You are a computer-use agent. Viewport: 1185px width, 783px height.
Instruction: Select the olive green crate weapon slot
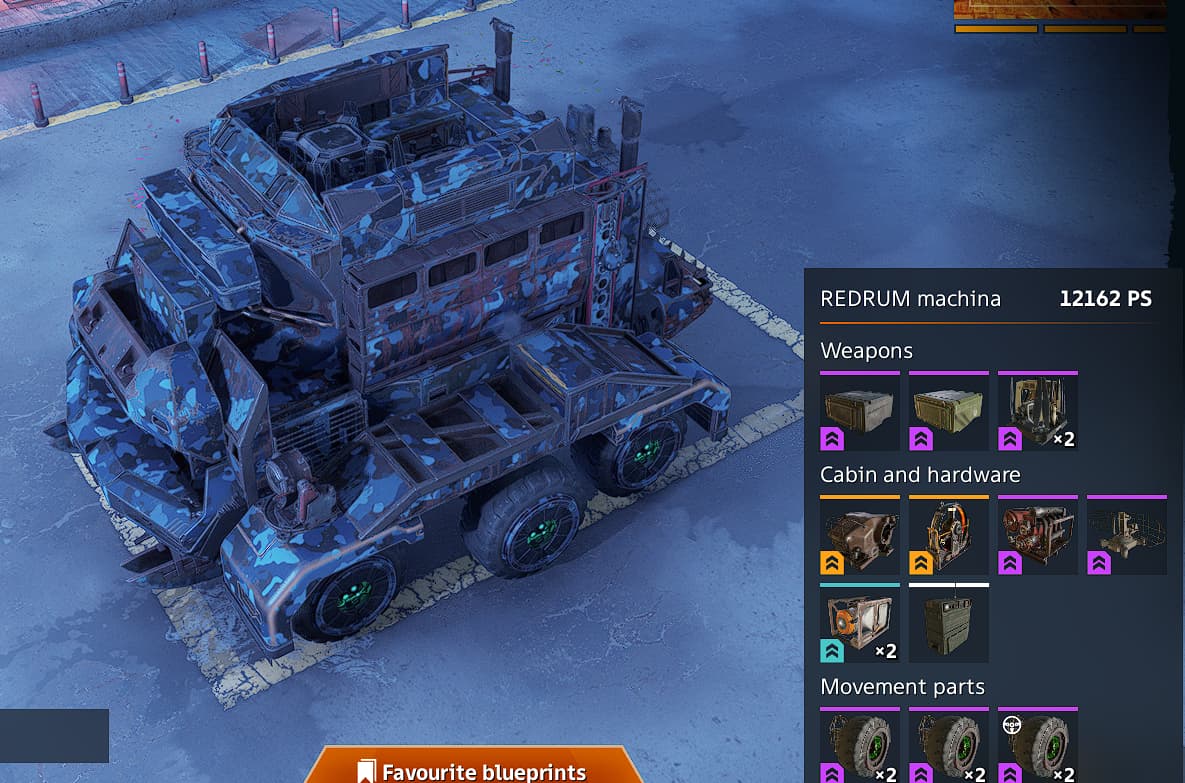948,411
